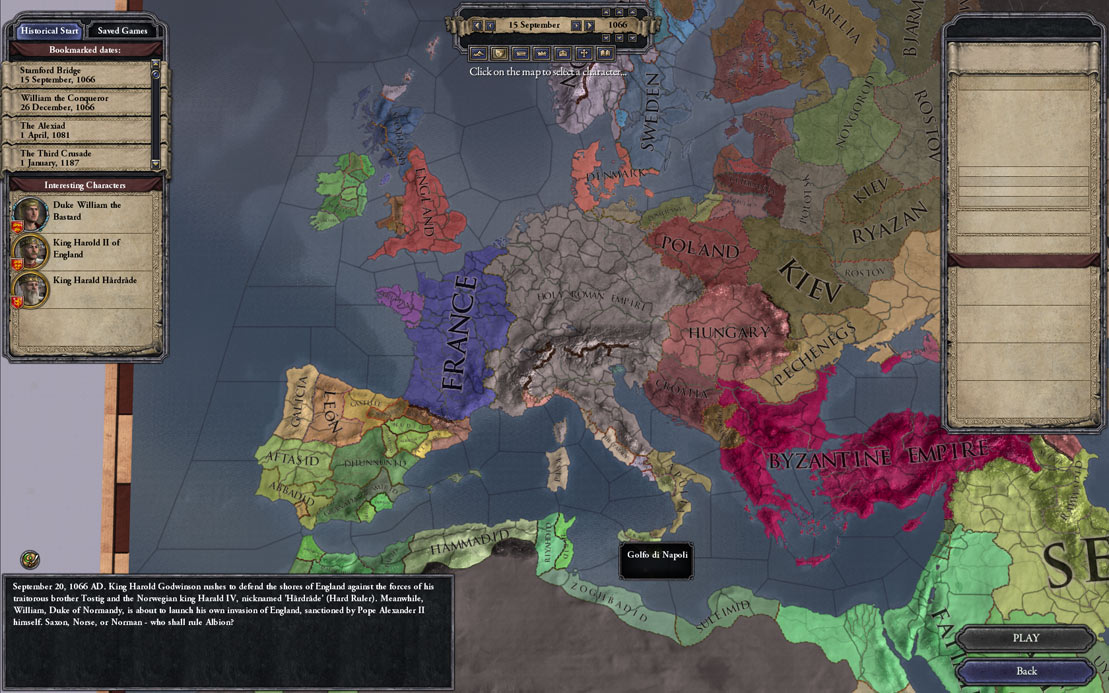Click the PLAY button
Viewport: 1109px width, 693px height.
coord(1025,638)
